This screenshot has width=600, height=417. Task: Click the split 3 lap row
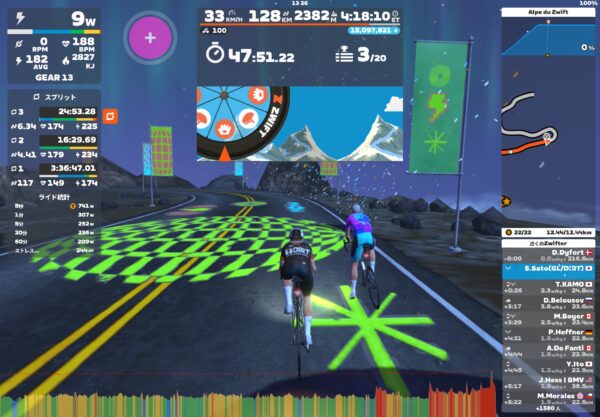[55, 112]
